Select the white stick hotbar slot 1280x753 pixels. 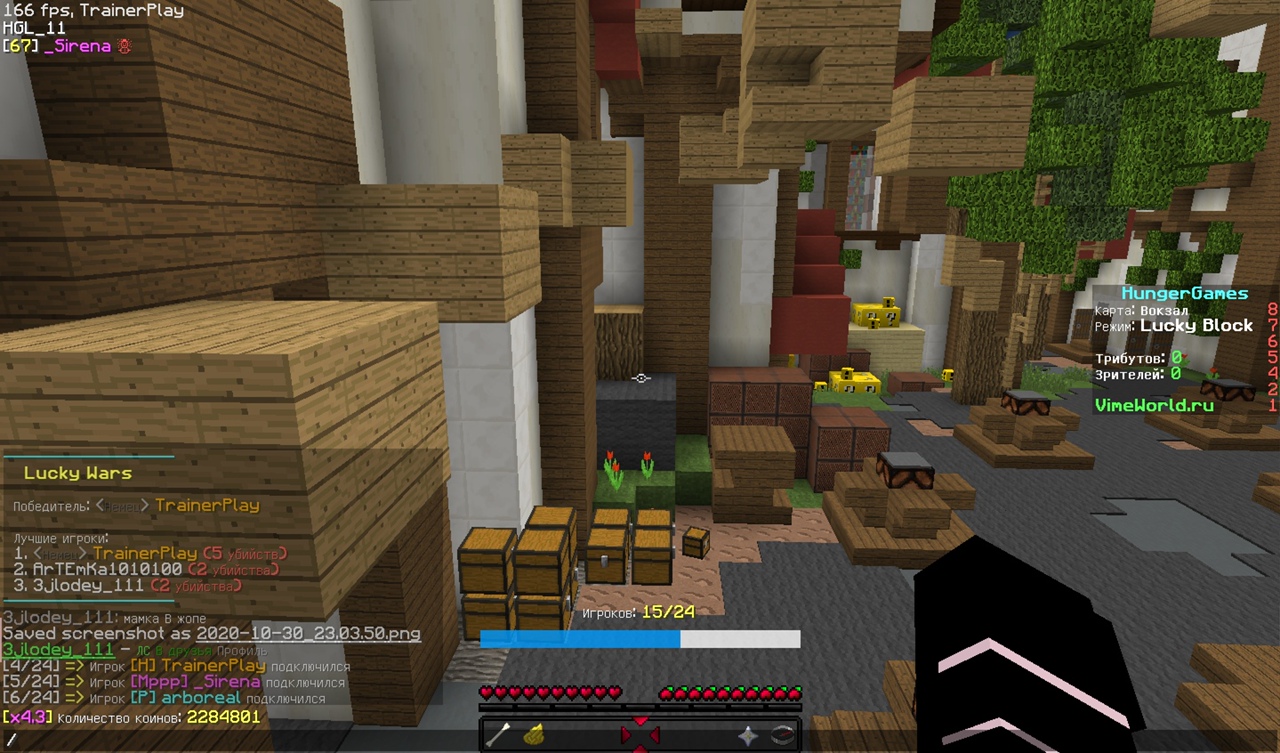(x=498, y=735)
